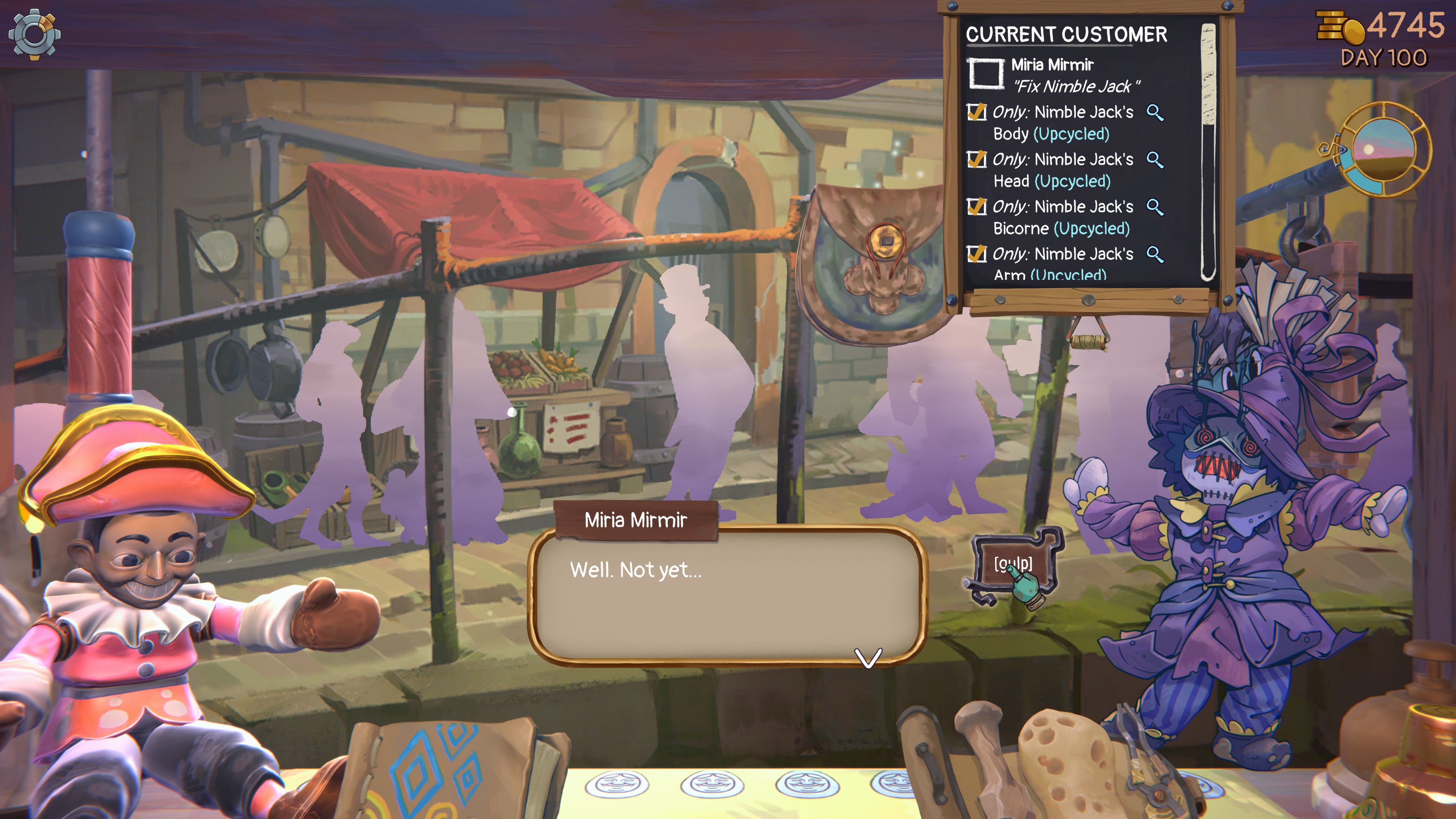Select the Nimble Jack's Bicorne checkbox
Viewport: 1456px width, 819px height.
[976, 207]
